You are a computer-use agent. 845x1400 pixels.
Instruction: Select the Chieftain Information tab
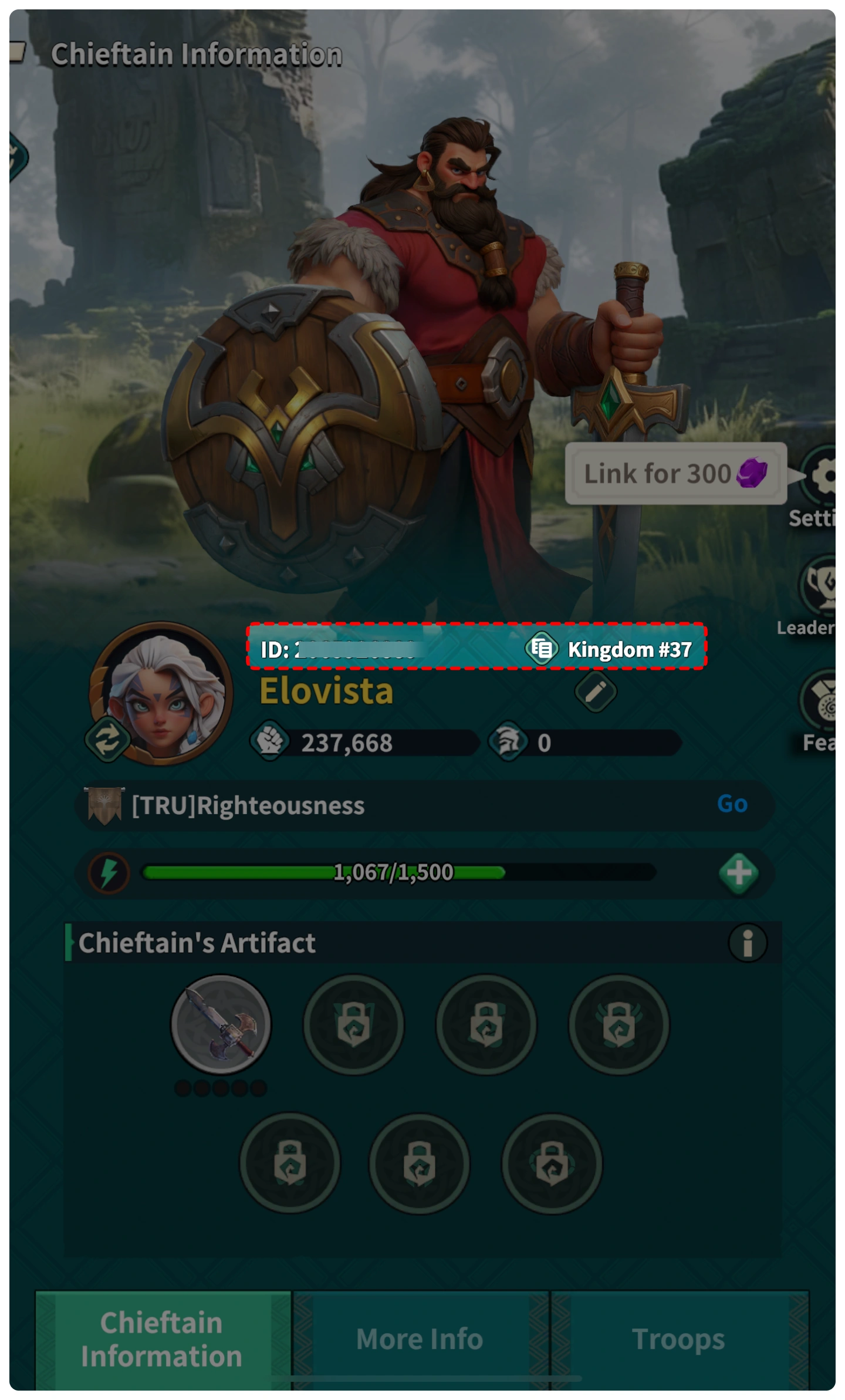click(162, 1339)
